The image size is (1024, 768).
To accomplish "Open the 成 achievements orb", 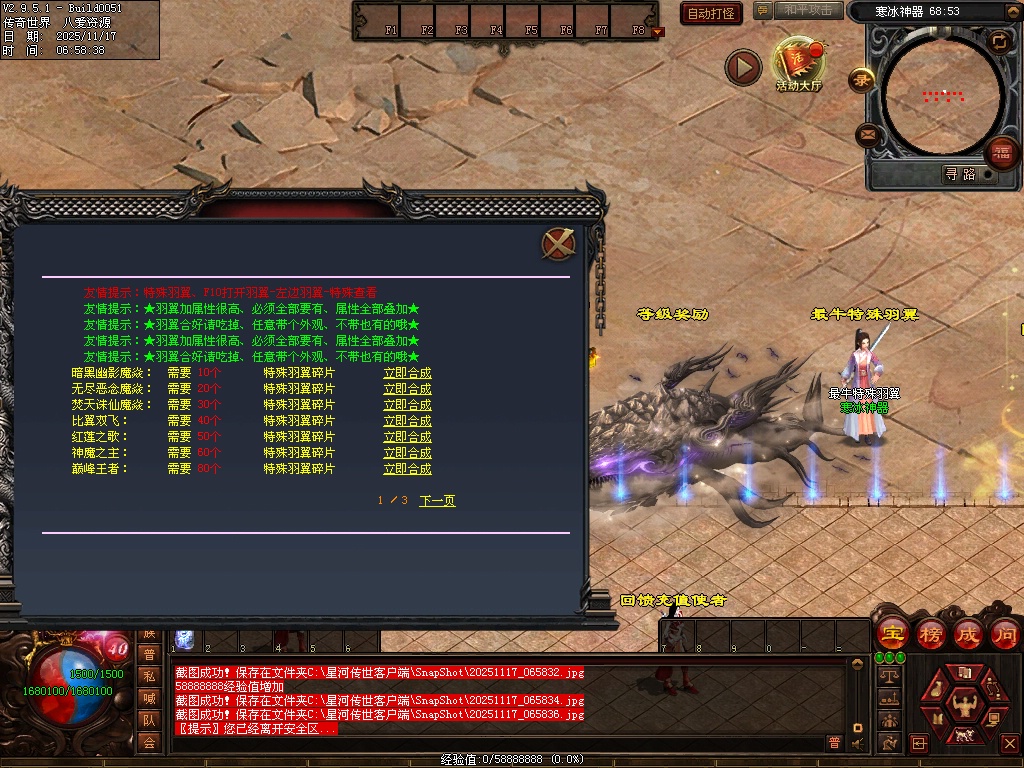I will pyautogui.click(x=967, y=634).
